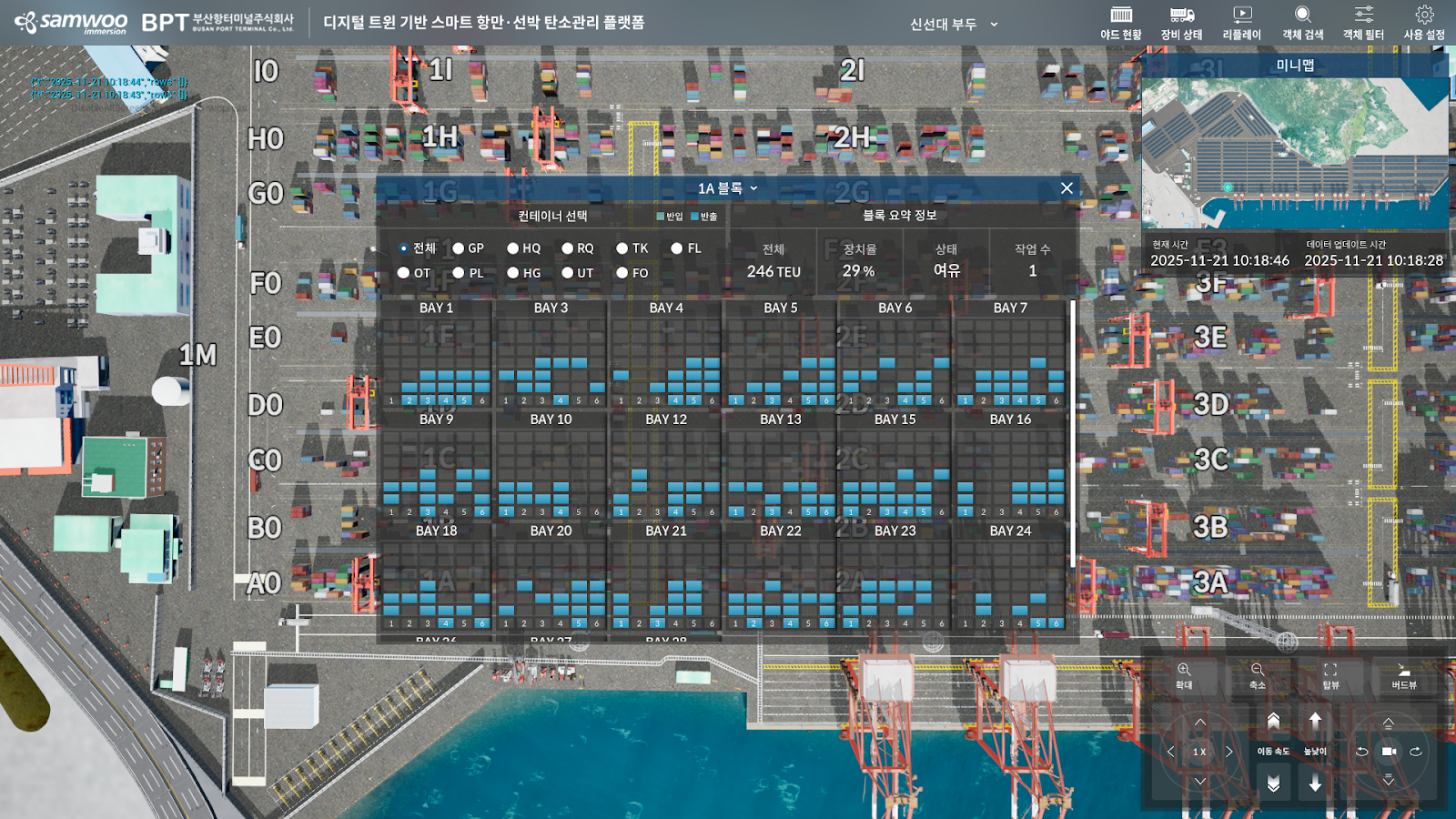The height and width of the screenshot is (819, 1456).
Task: Close the 1A block panel
Action: pyautogui.click(x=1067, y=188)
